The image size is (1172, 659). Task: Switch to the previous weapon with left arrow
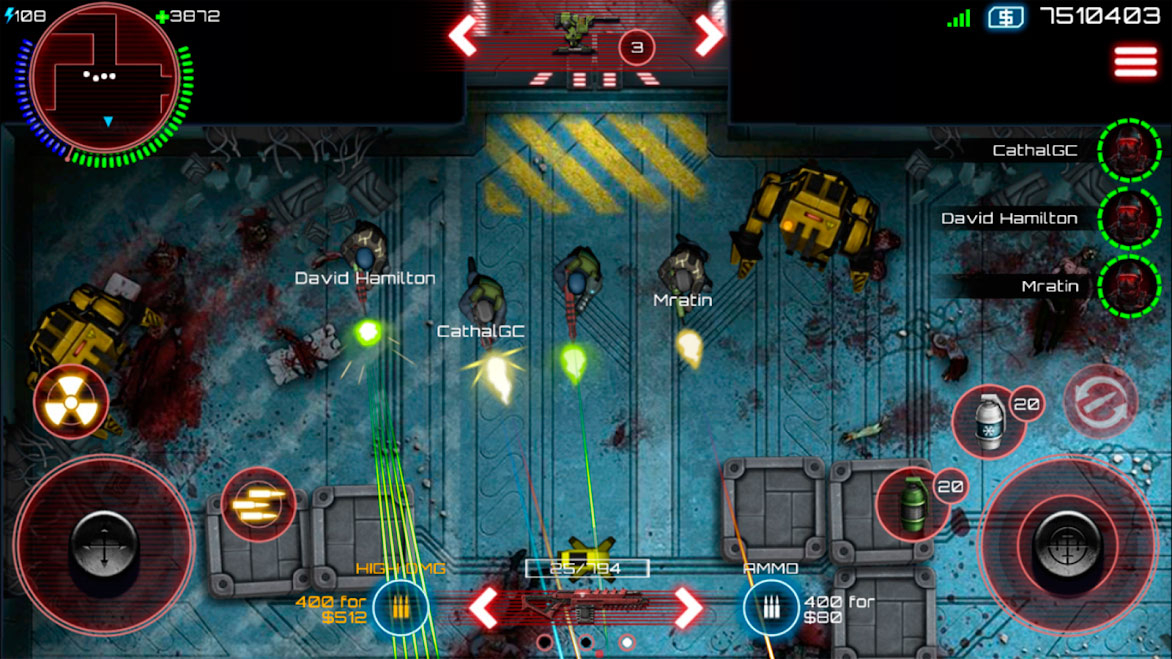pyautogui.click(x=485, y=607)
